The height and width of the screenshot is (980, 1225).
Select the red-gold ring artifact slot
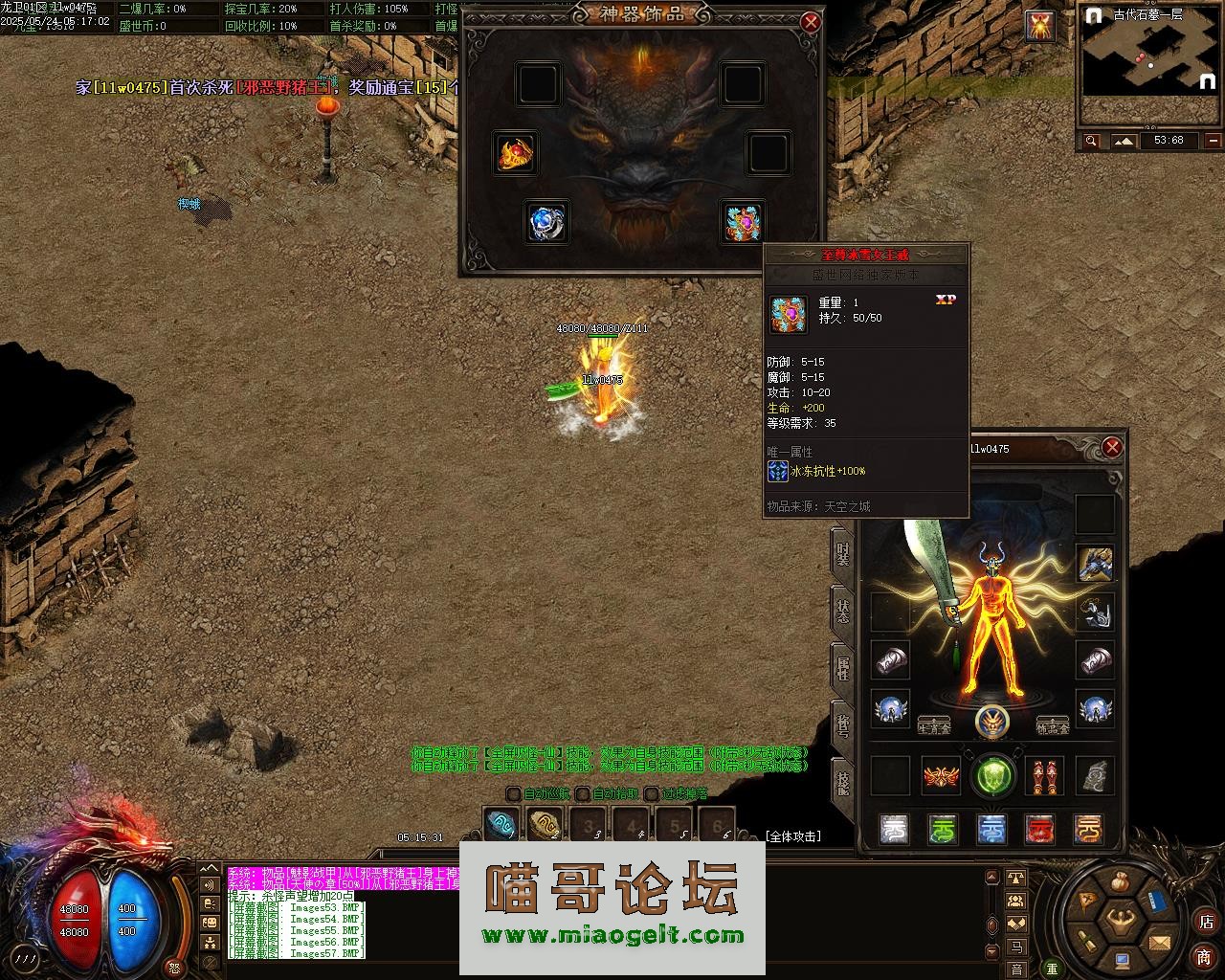pyautogui.click(x=515, y=153)
